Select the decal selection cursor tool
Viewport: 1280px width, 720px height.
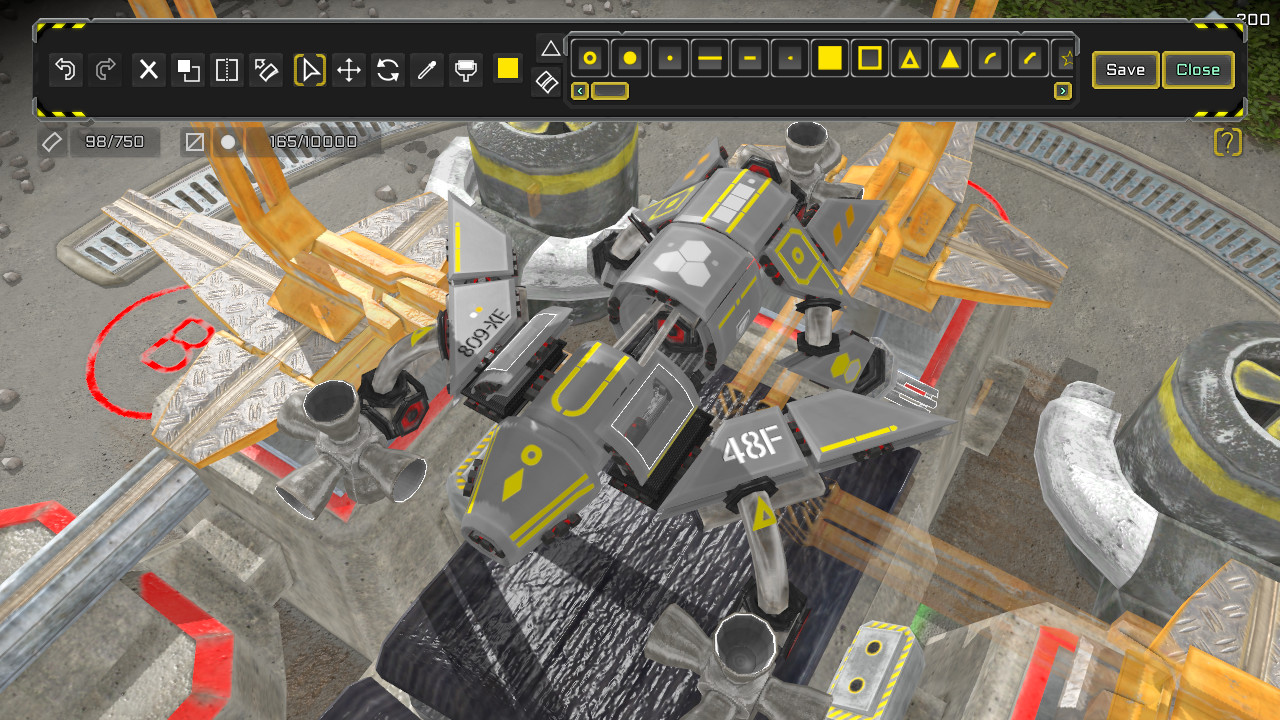(x=309, y=70)
